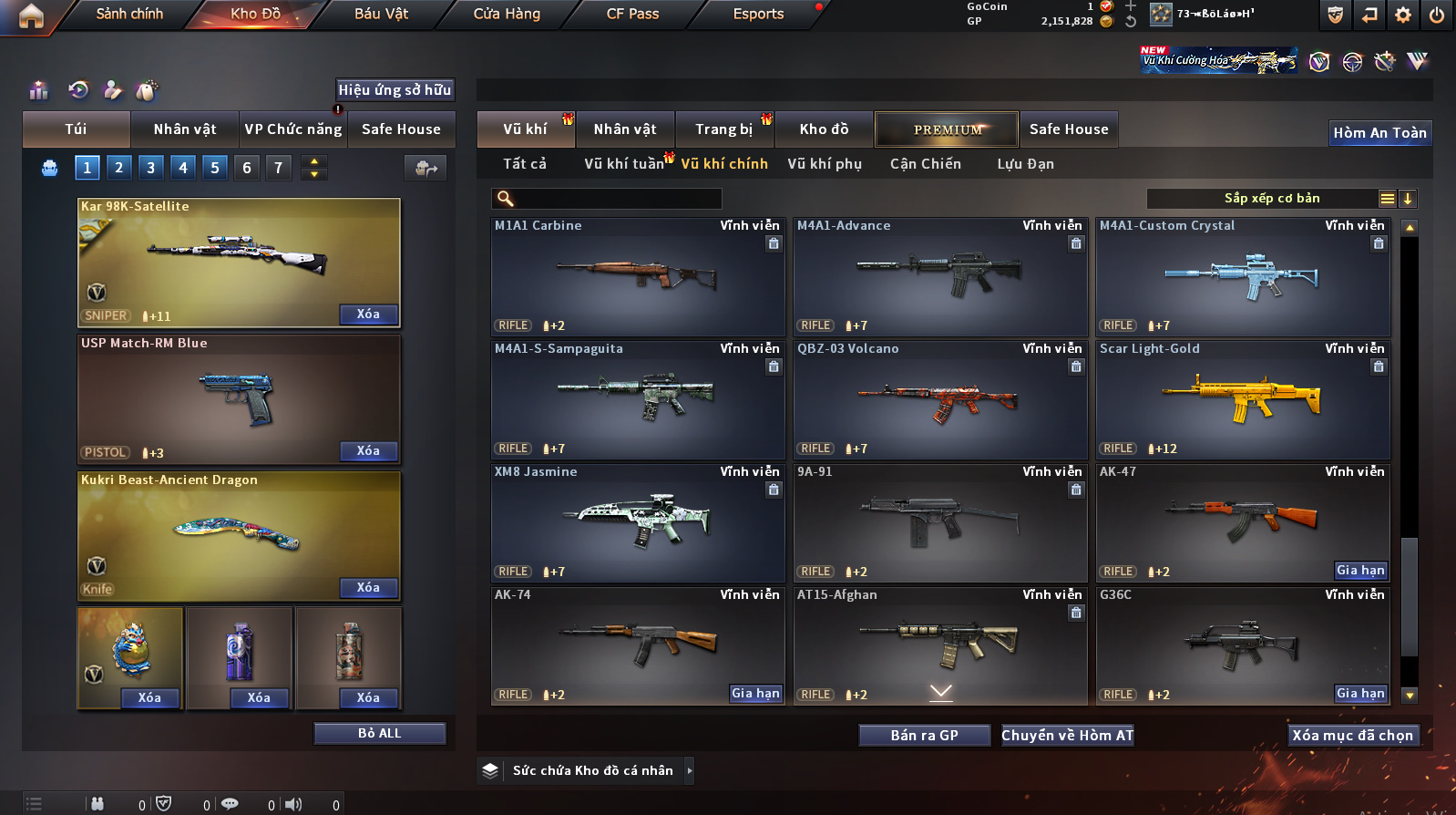
Task: Select the Trang bị tab
Action: [x=723, y=129]
